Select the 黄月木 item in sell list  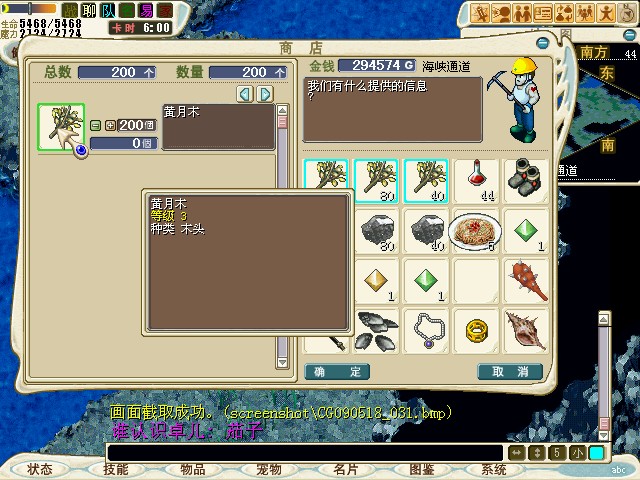point(61,128)
